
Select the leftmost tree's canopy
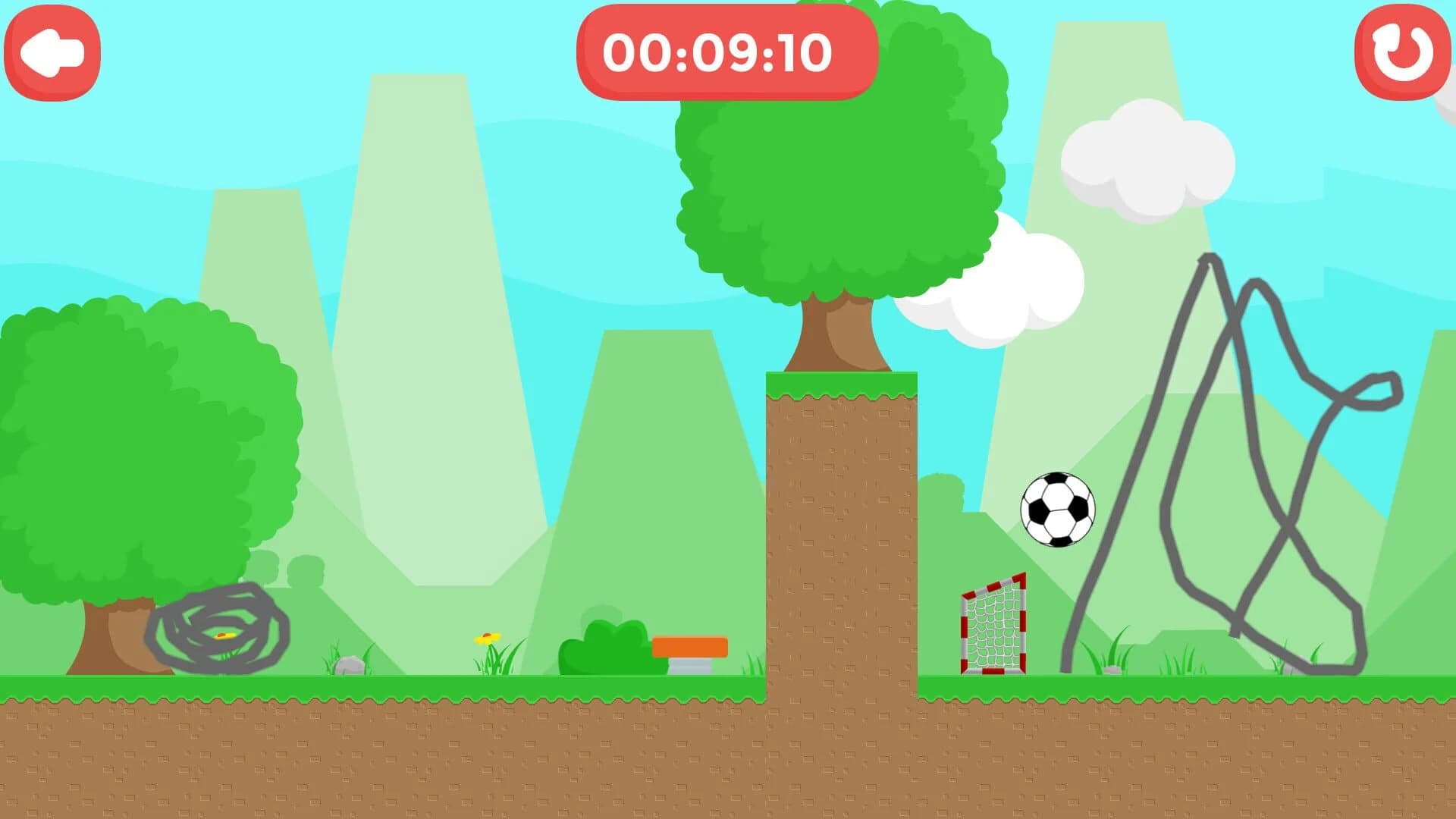(x=144, y=440)
